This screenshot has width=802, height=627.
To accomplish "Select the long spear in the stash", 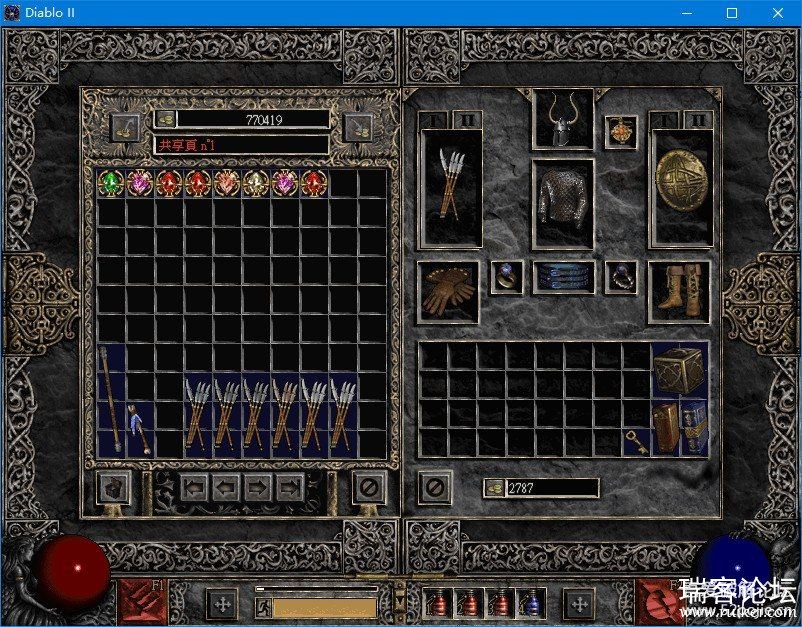I will [110, 400].
